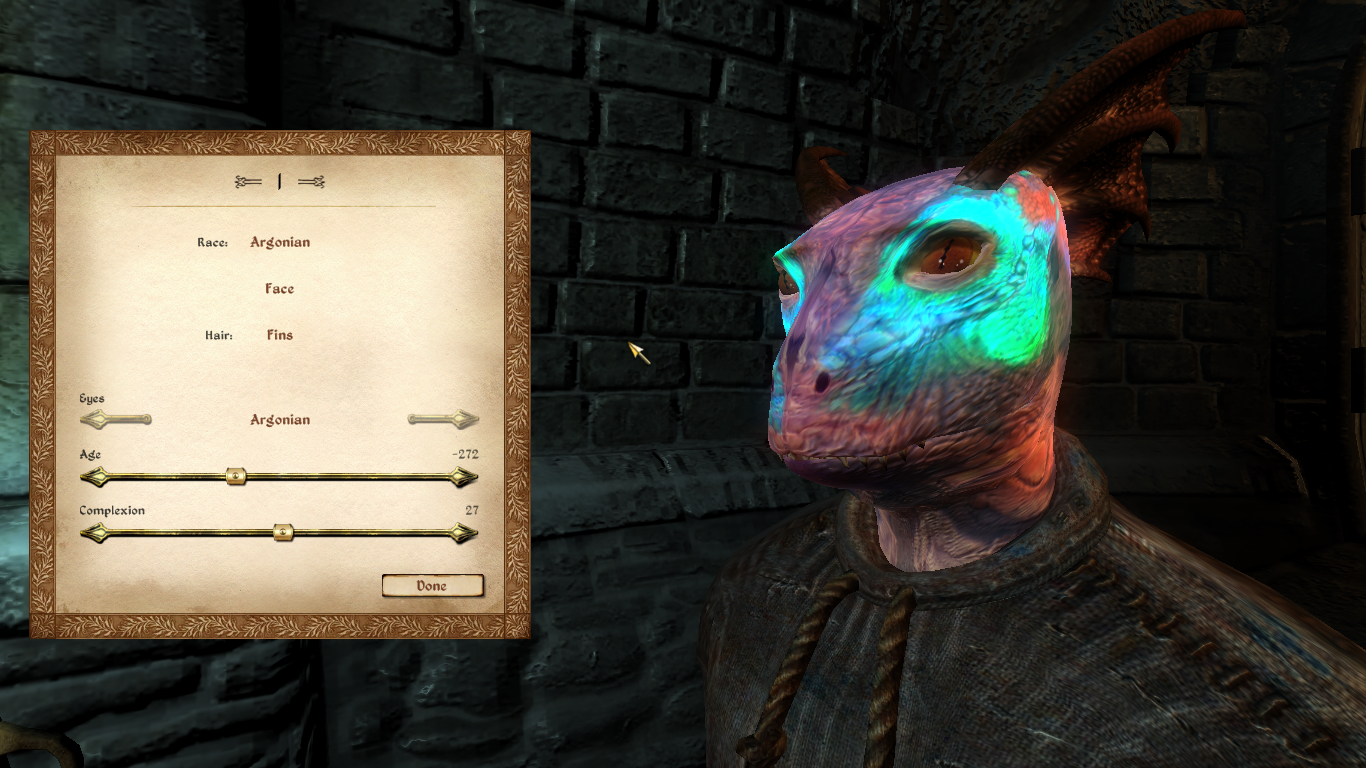This screenshot has height=768, width=1366.
Task: Select the next eyes option arrow
Action: pyautogui.click(x=443, y=420)
